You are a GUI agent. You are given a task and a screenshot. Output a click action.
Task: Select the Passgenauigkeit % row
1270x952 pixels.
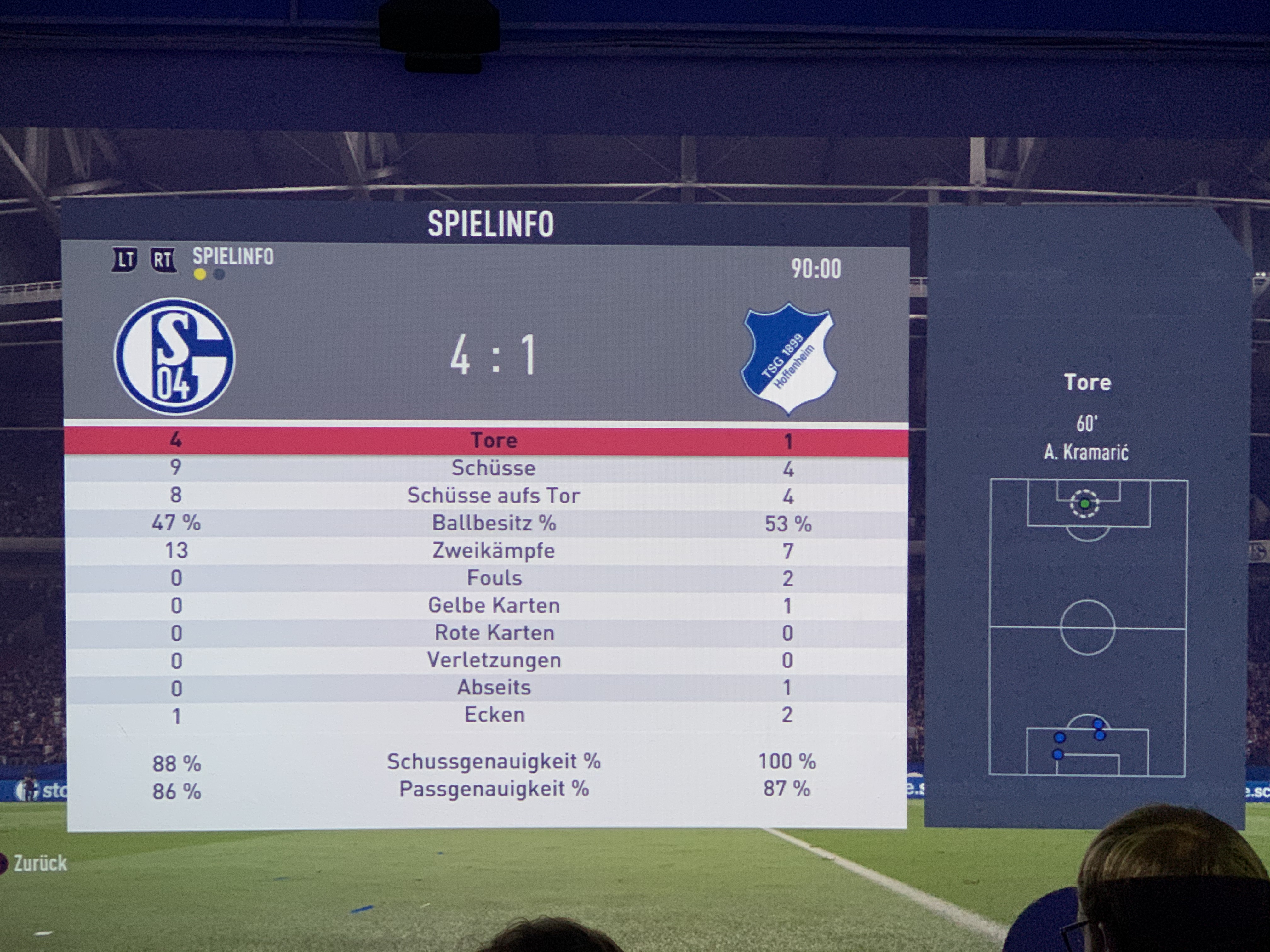[x=493, y=790]
